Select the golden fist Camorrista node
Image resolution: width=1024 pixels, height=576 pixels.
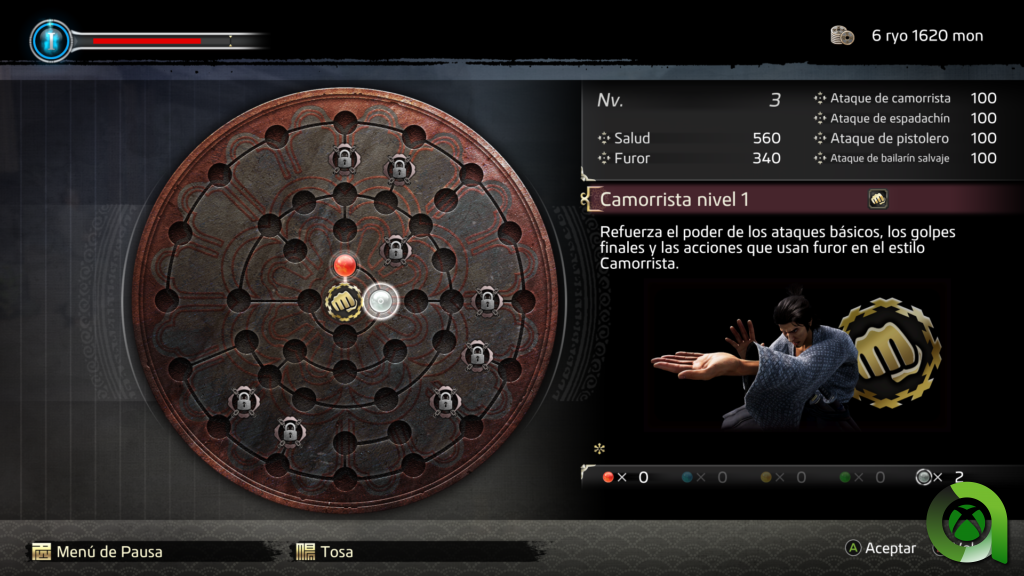pos(343,300)
